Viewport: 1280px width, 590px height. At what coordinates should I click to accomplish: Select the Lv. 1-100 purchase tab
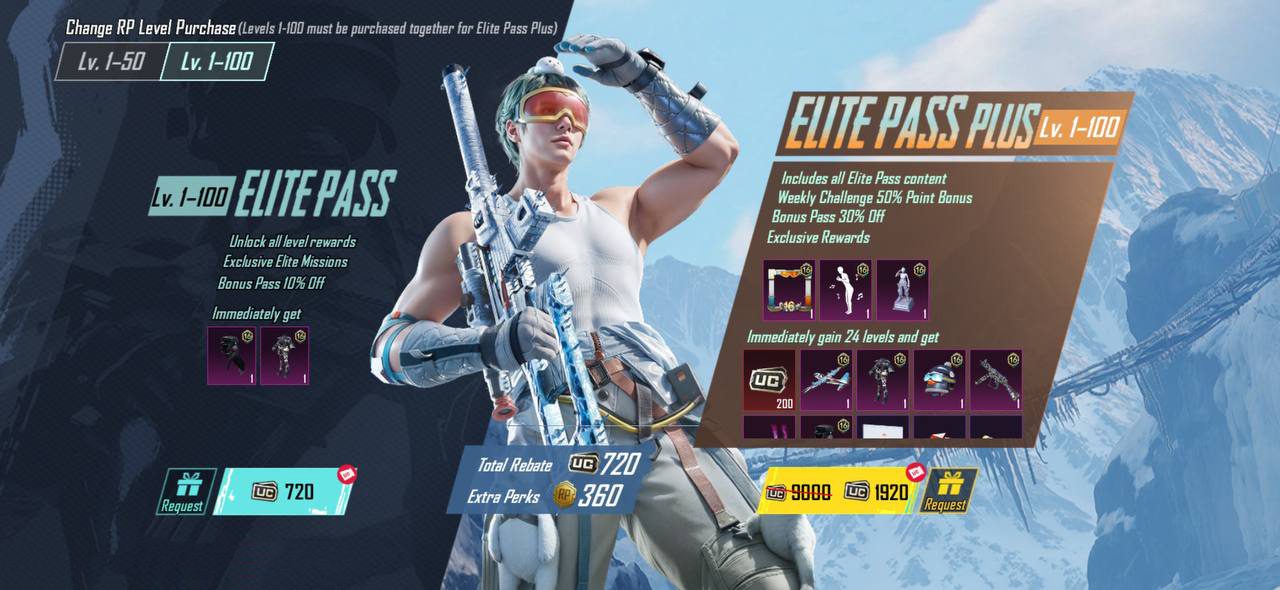[x=216, y=62]
